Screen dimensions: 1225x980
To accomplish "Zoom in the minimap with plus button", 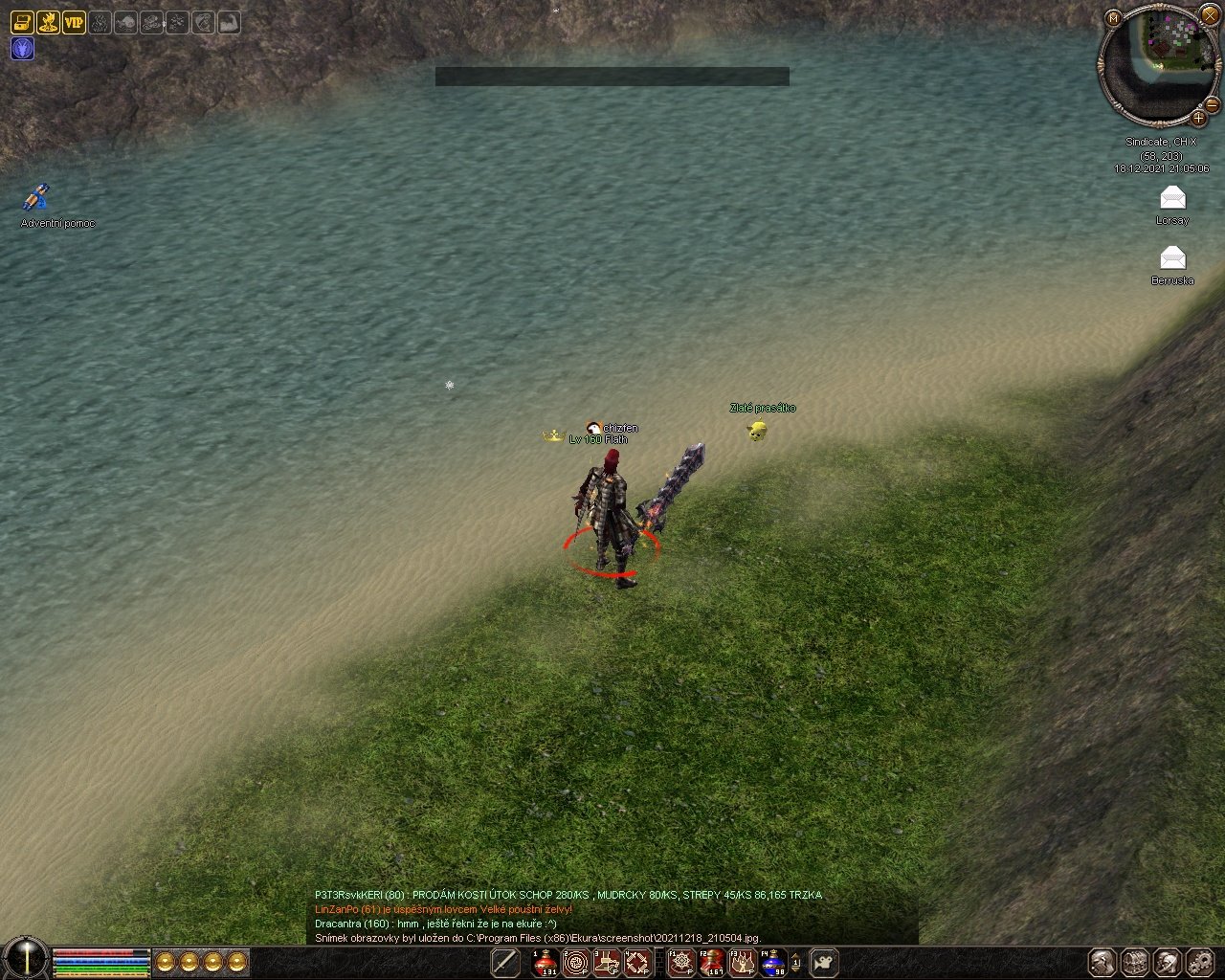I will [1198, 119].
